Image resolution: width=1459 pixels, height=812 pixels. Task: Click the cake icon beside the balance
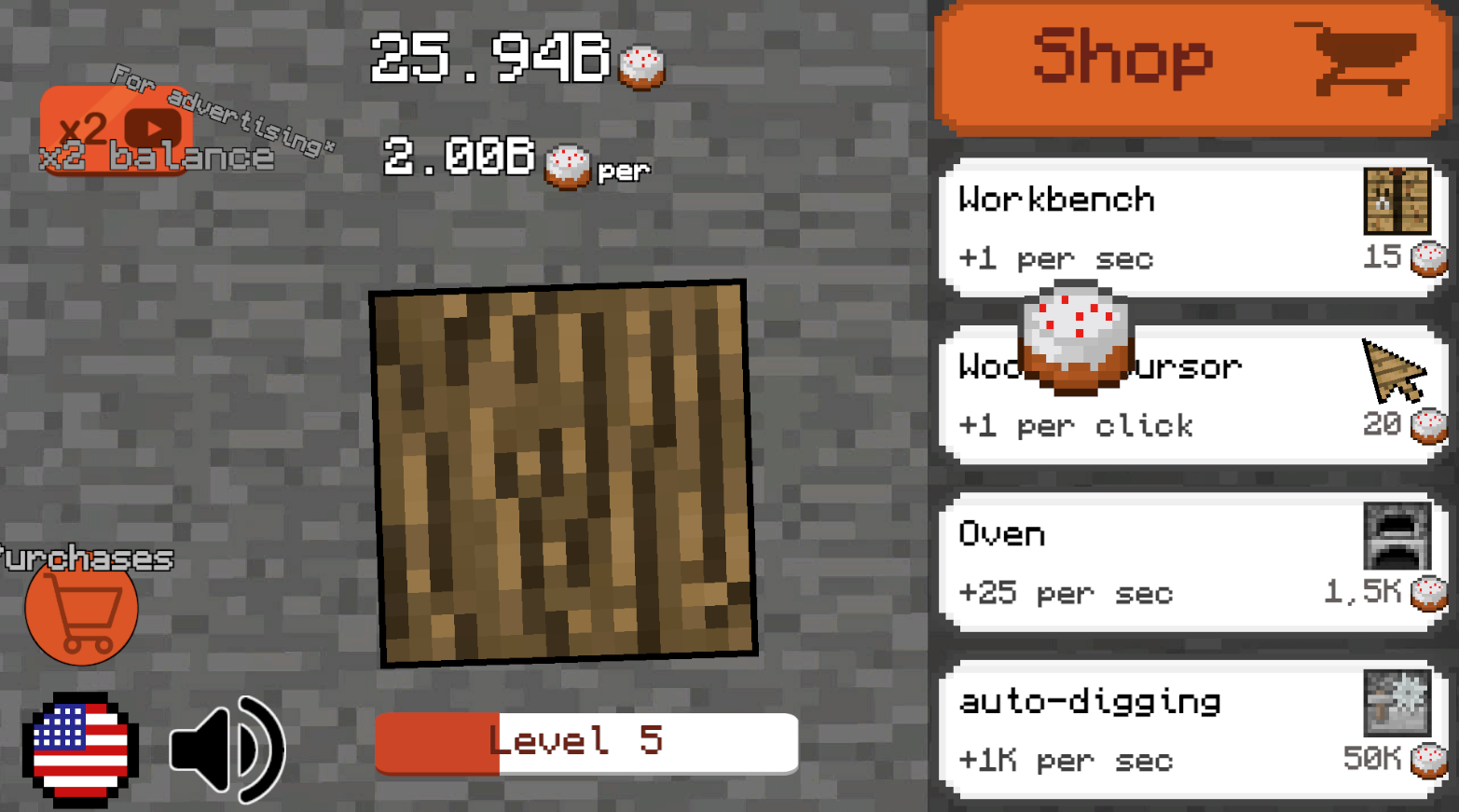[x=640, y=65]
